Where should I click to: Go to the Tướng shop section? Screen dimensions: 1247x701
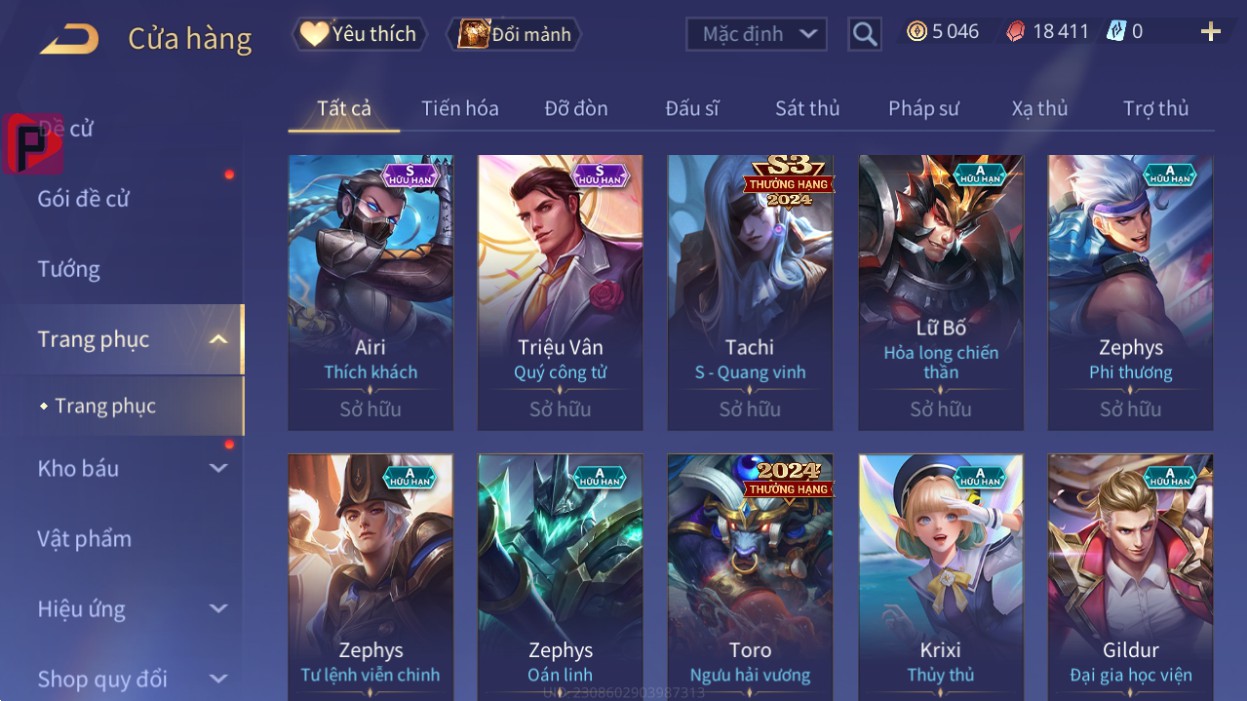click(x=69, y=269)
